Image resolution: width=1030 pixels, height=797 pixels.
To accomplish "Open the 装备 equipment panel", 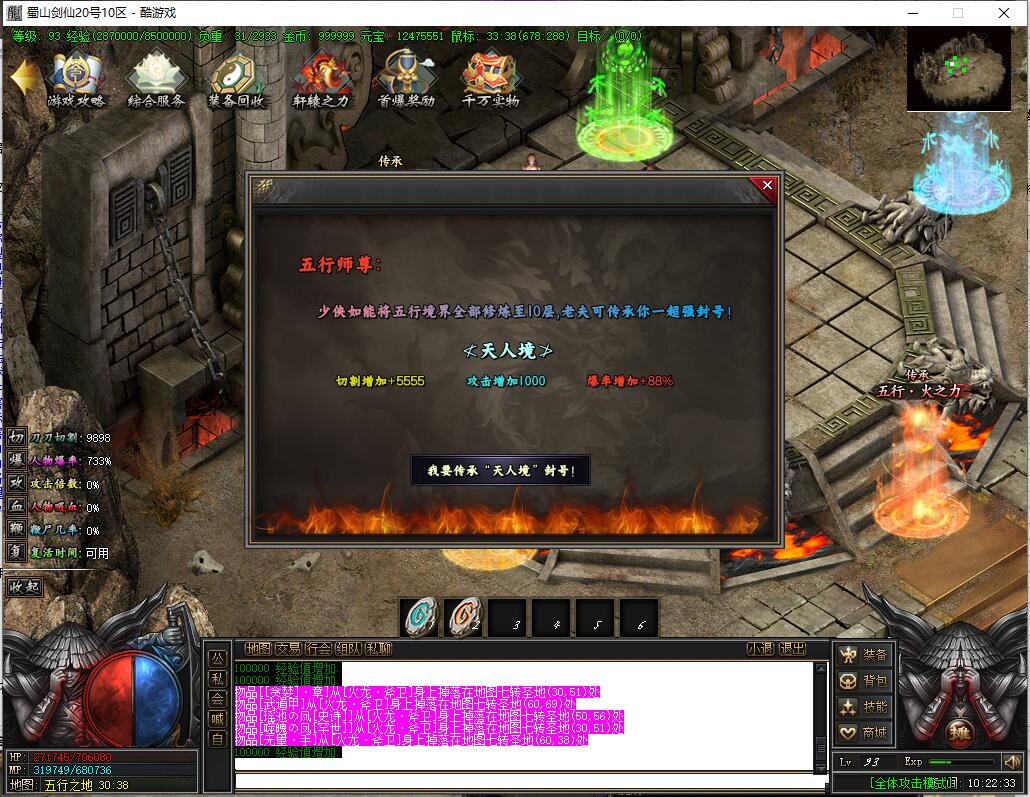I will point(864,655).
